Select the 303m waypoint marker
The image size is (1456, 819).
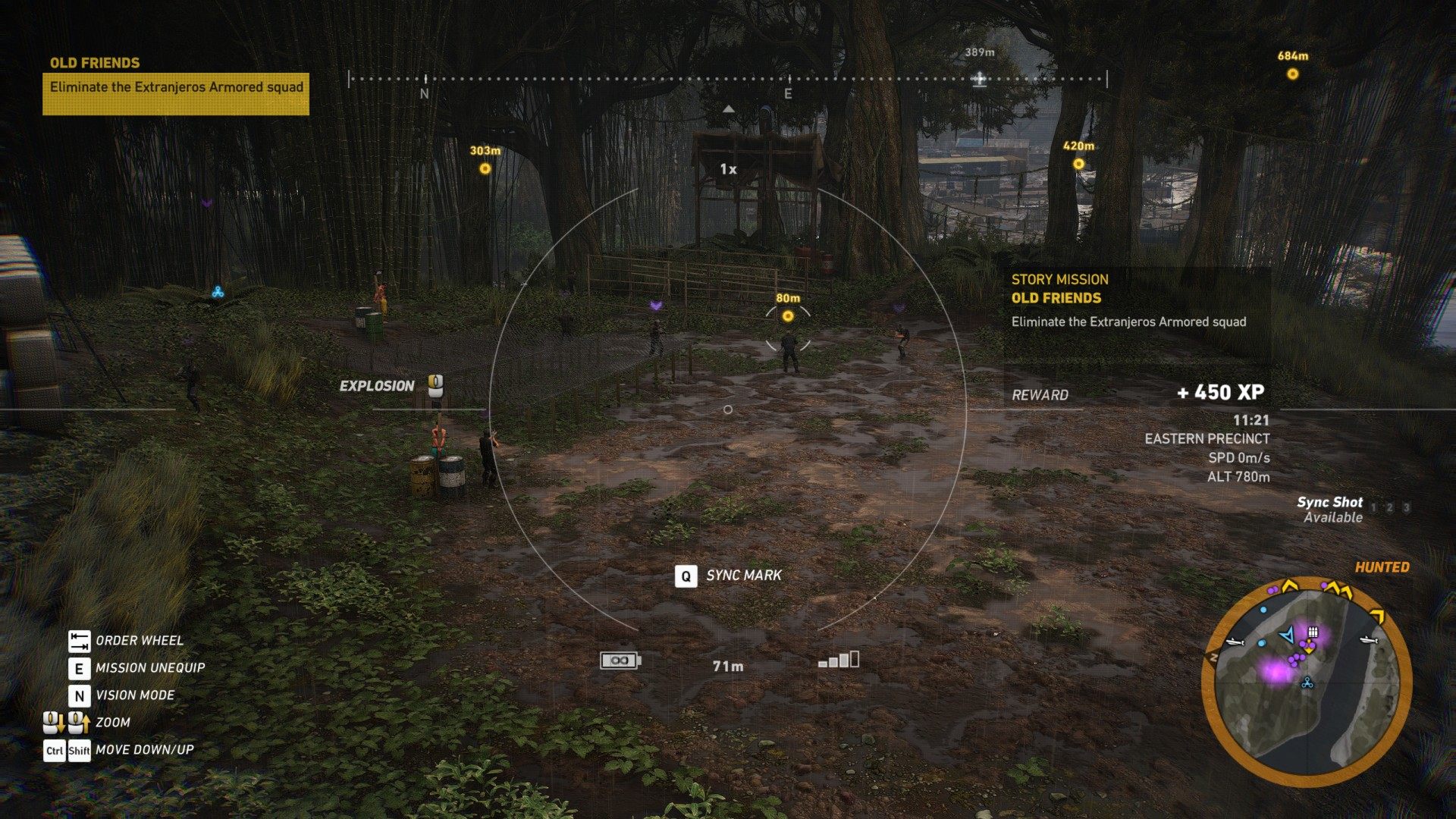point(485,168)
